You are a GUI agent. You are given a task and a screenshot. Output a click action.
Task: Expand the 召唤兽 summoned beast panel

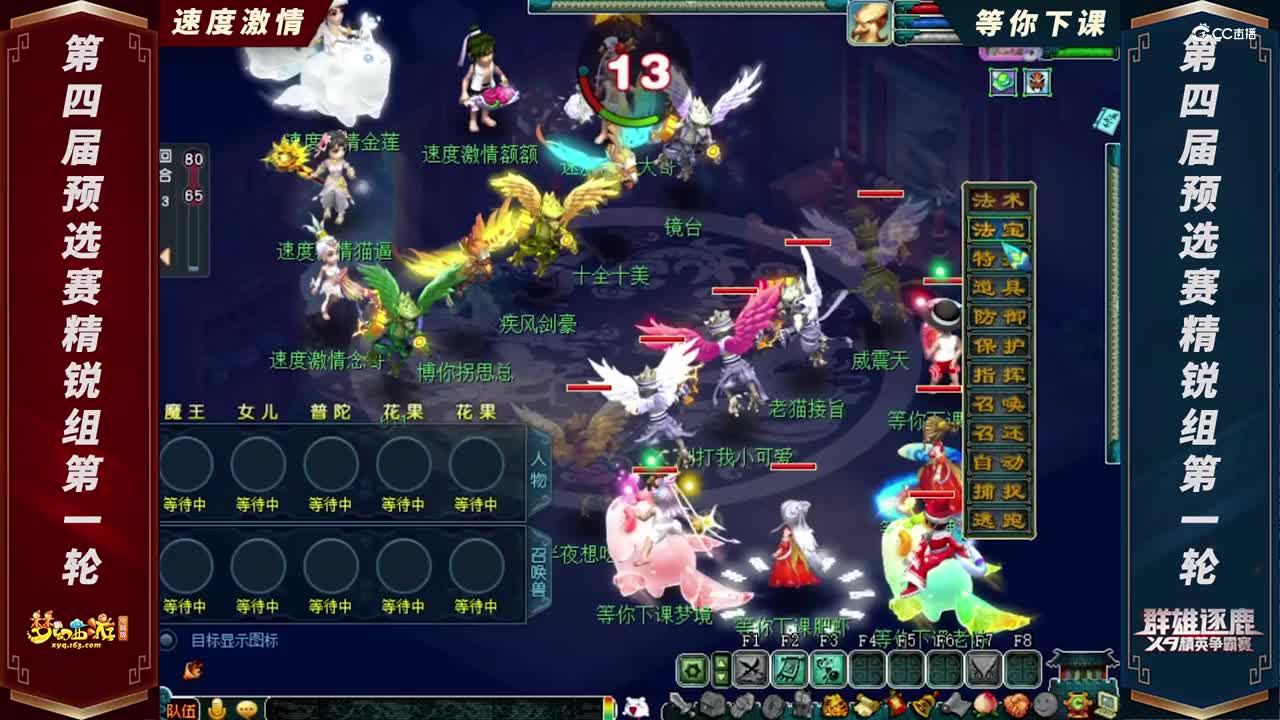point(539,570)
